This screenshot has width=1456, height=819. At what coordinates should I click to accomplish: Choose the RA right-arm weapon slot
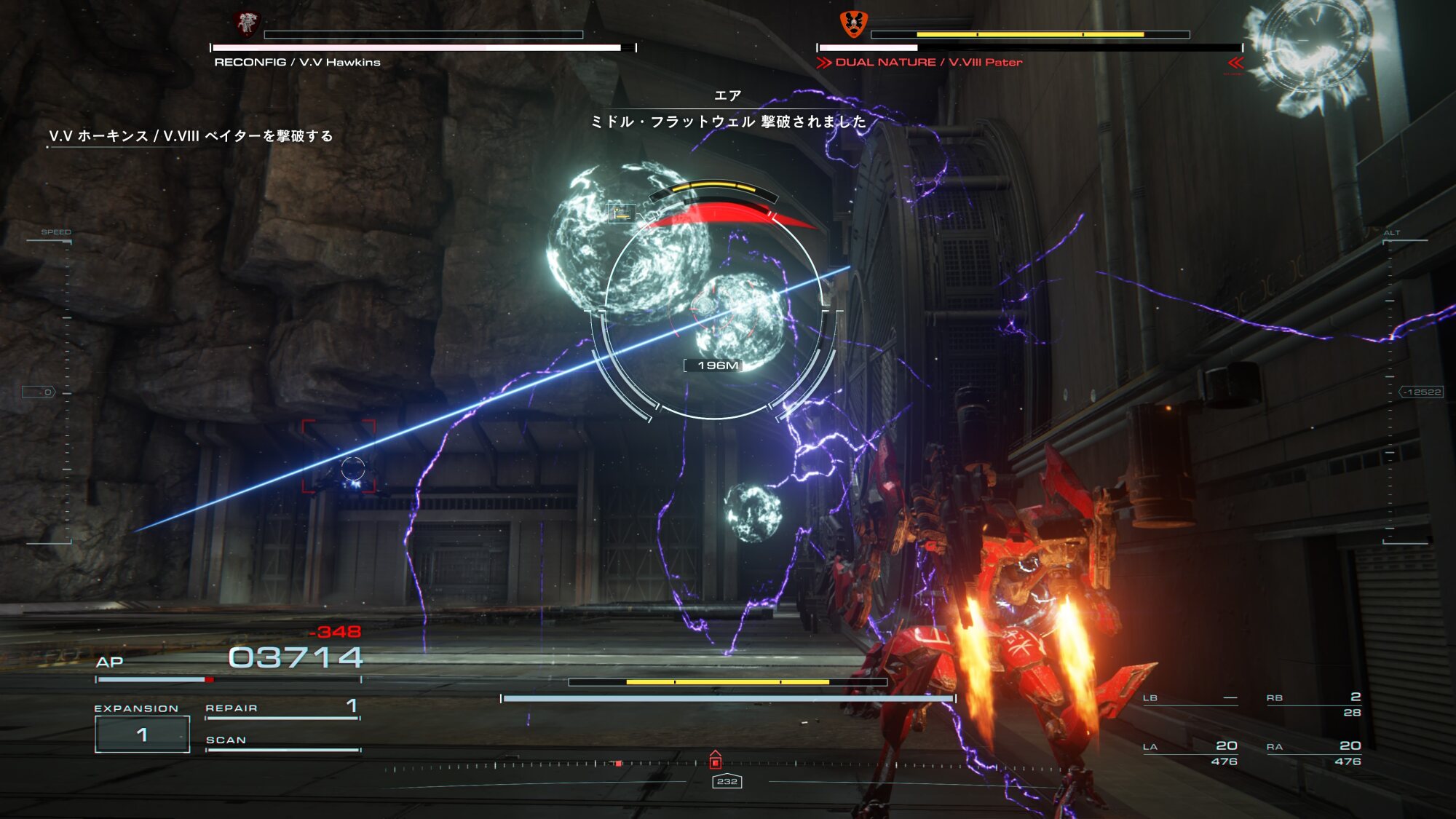(1313, 753)
